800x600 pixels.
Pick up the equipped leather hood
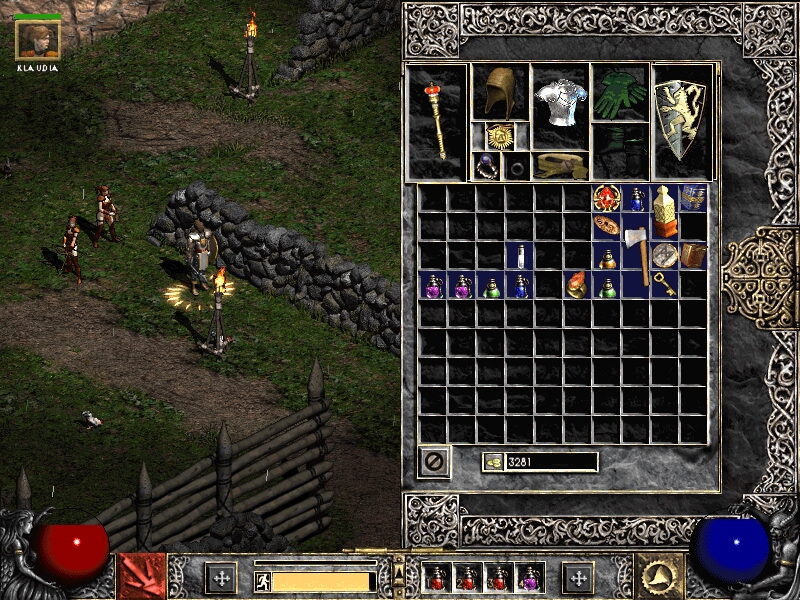[498, 93]
